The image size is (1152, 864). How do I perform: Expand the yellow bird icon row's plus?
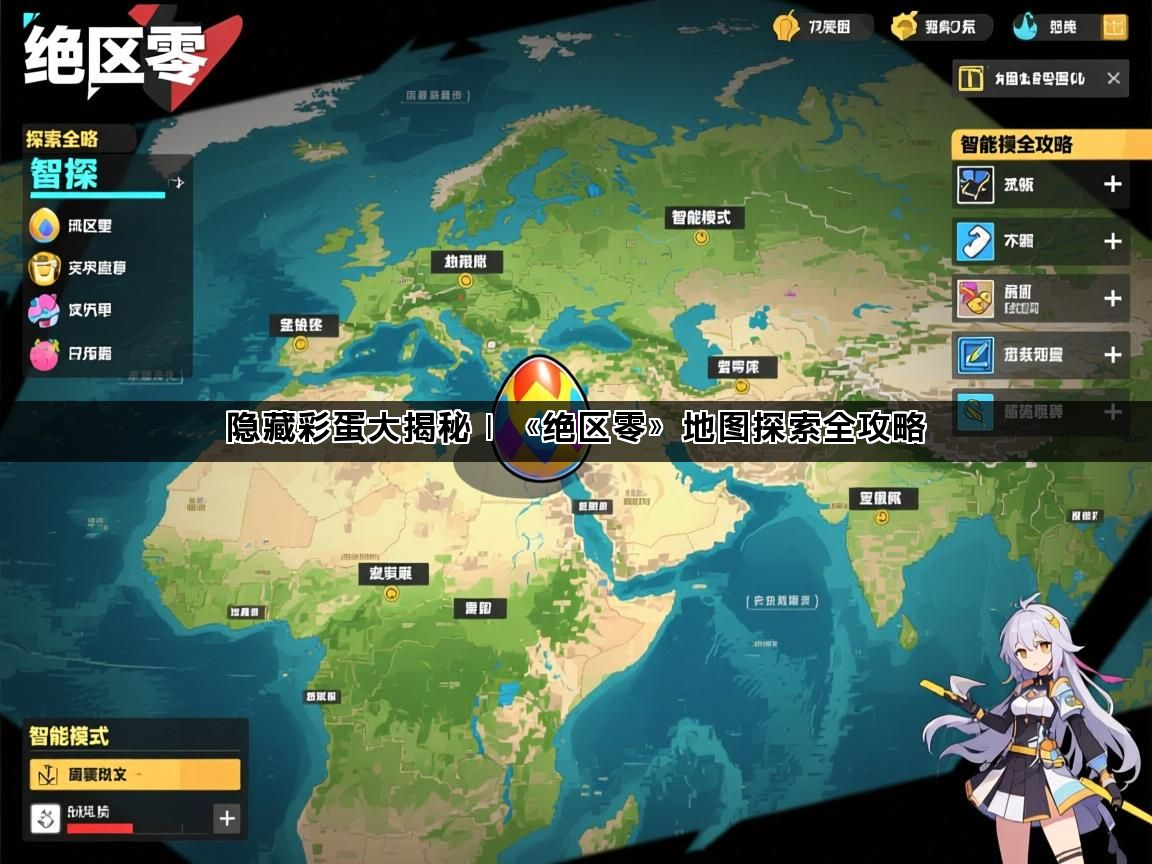pyautogui.click(x=1112, y=298)
